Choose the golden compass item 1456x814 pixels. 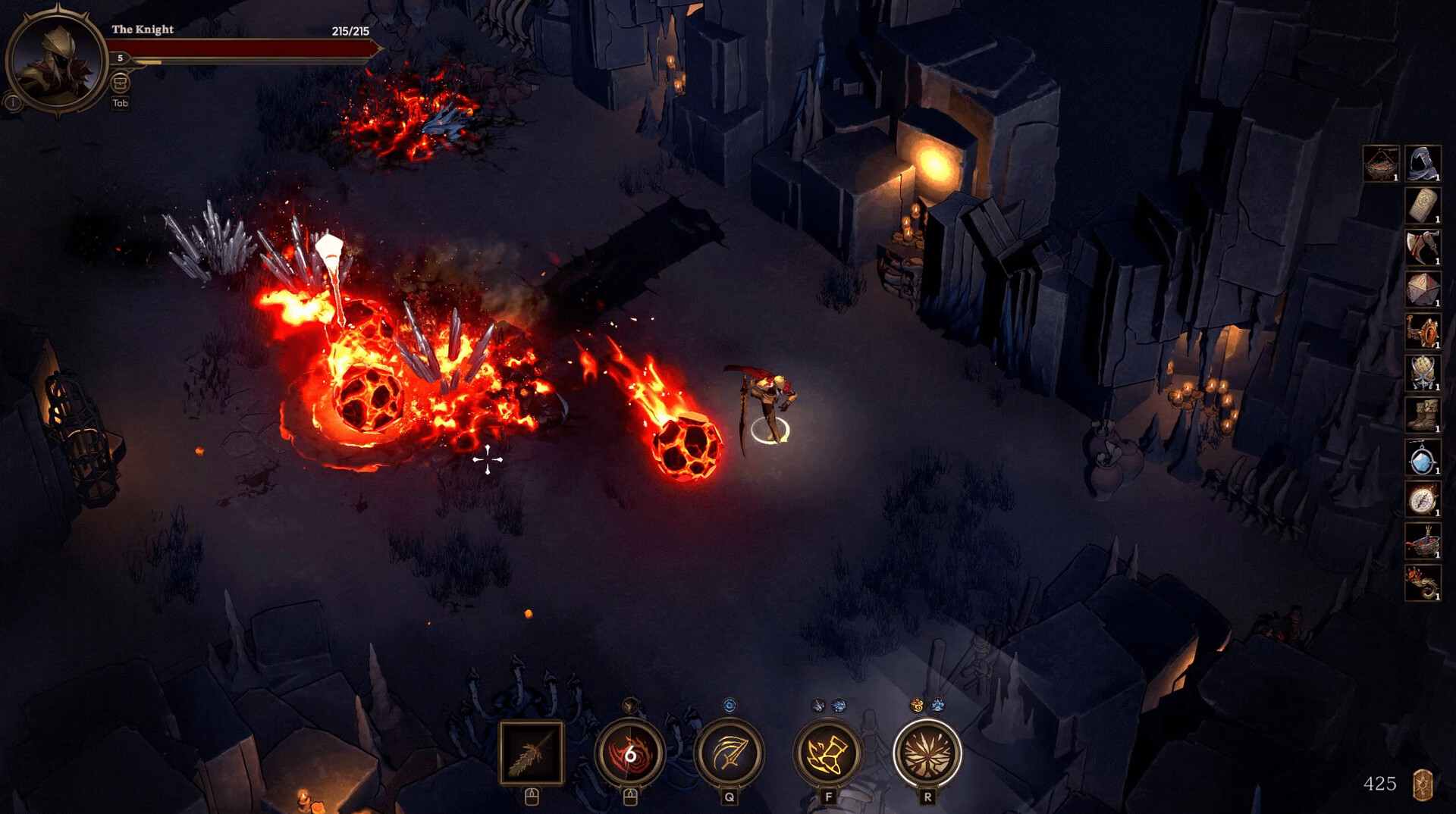(x=1423, y=499)
